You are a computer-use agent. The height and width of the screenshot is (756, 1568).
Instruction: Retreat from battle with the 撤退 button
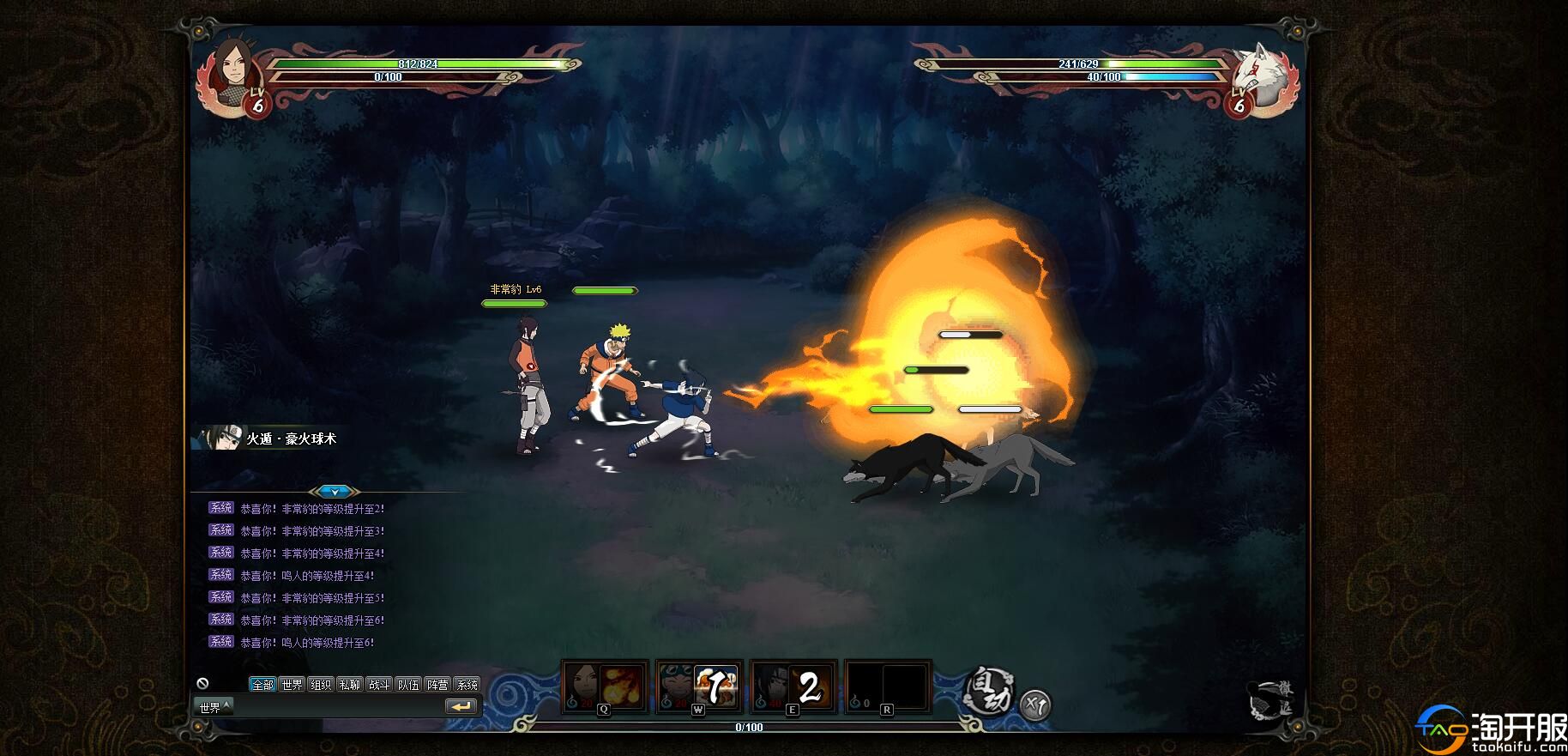click(1274, 699)
